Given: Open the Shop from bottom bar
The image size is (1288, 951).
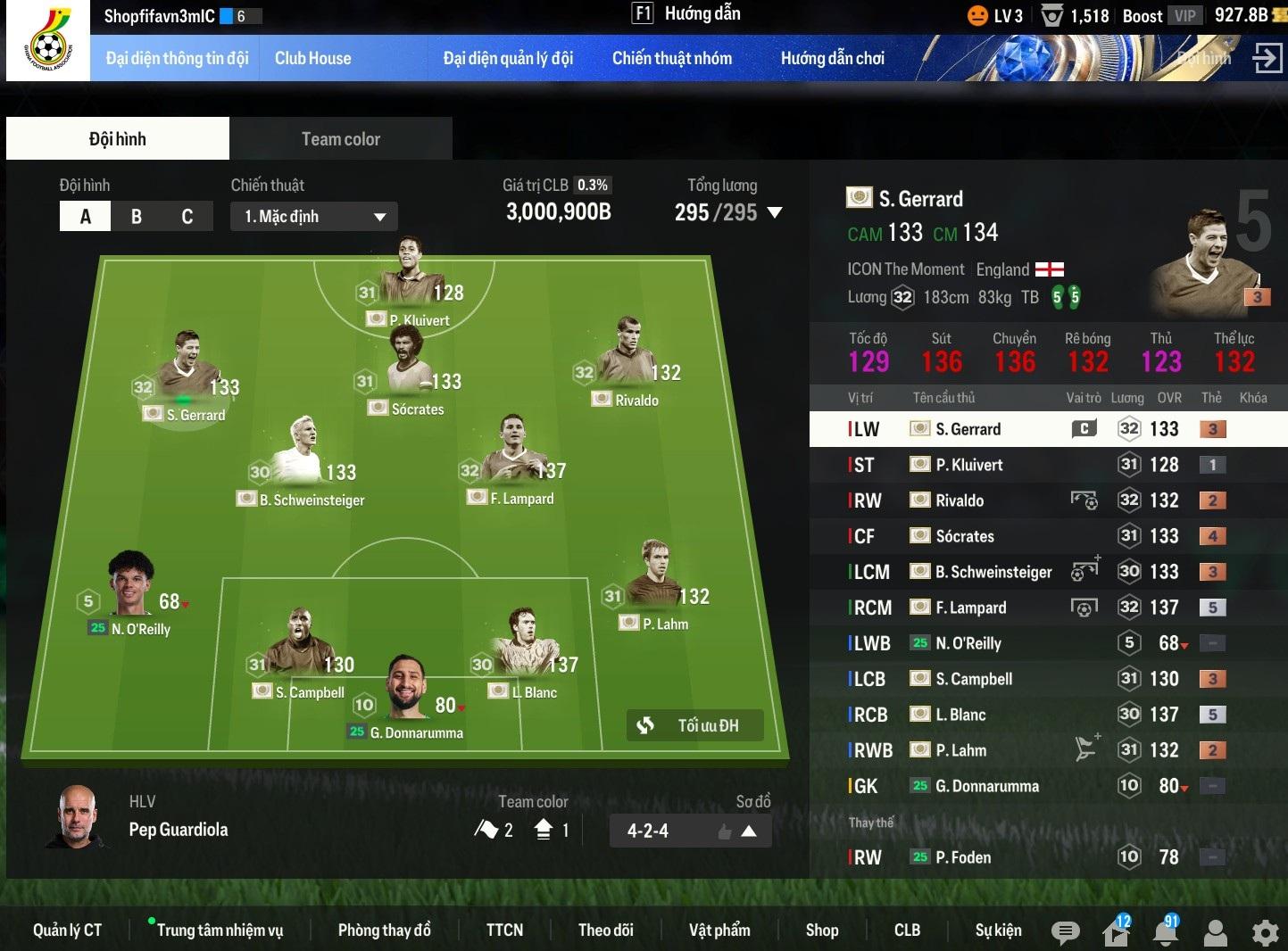Looking at the screenshot, I should click(821, 930).
